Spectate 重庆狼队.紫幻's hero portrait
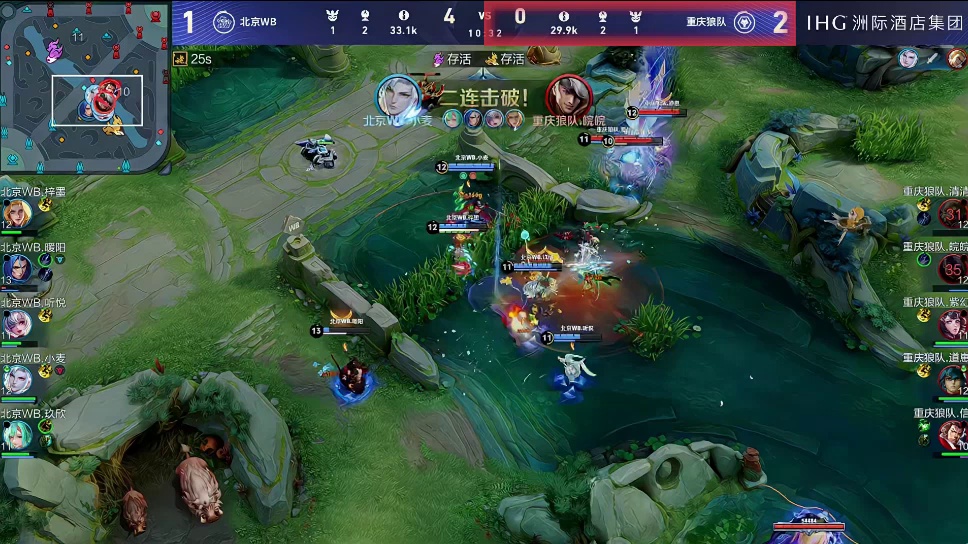 [x=952, y=324]
